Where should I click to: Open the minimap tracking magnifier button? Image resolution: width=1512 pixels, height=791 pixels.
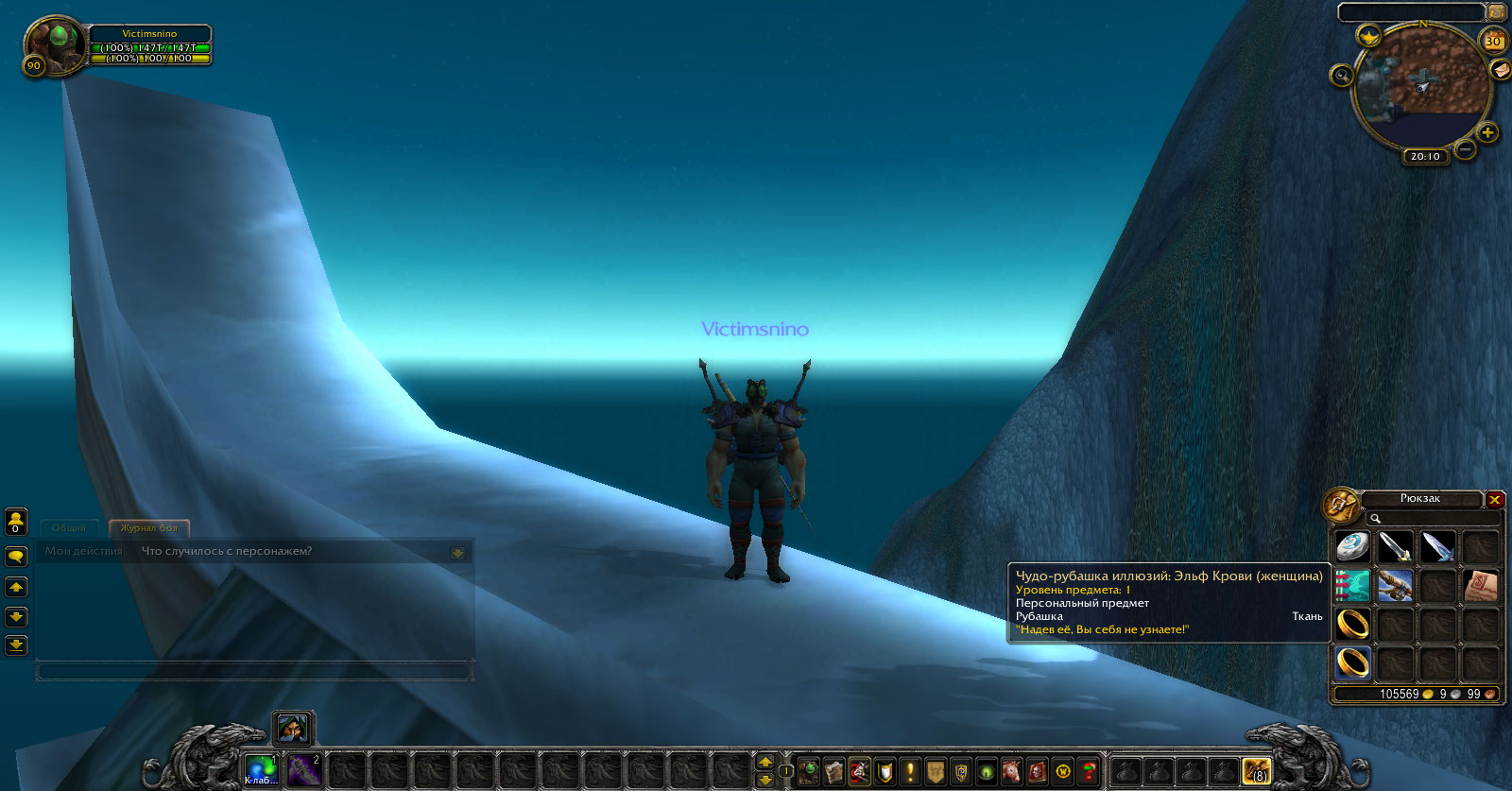(x=1341, y=76)
